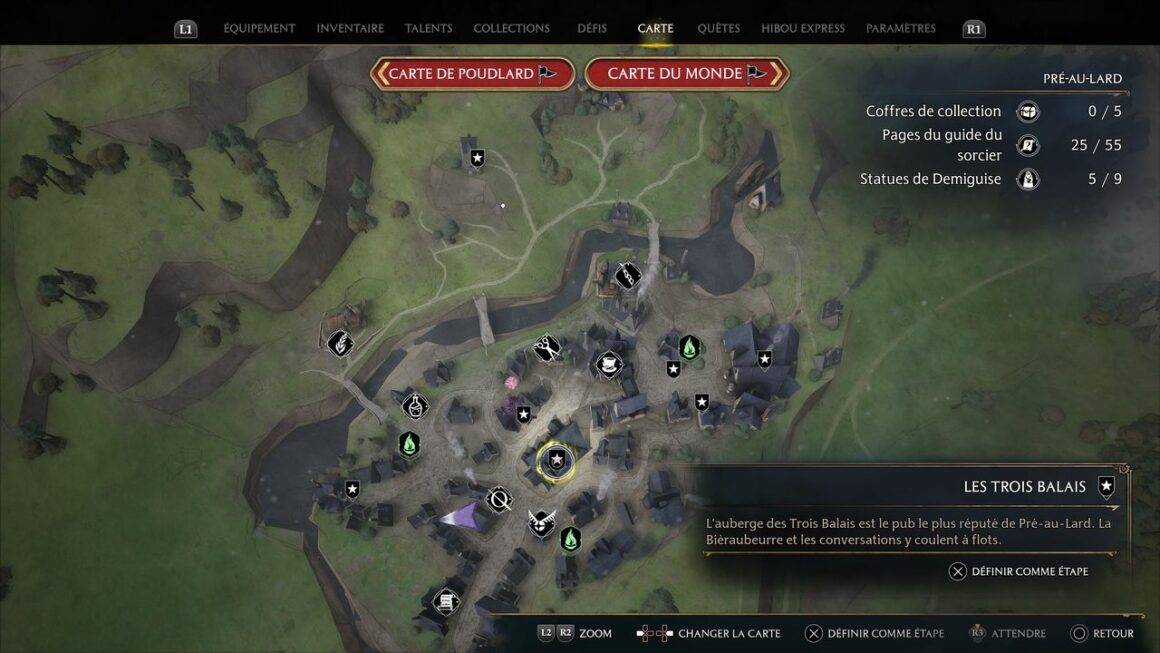
Task: Show the Carte de Poudlard map
Action: 472,73
